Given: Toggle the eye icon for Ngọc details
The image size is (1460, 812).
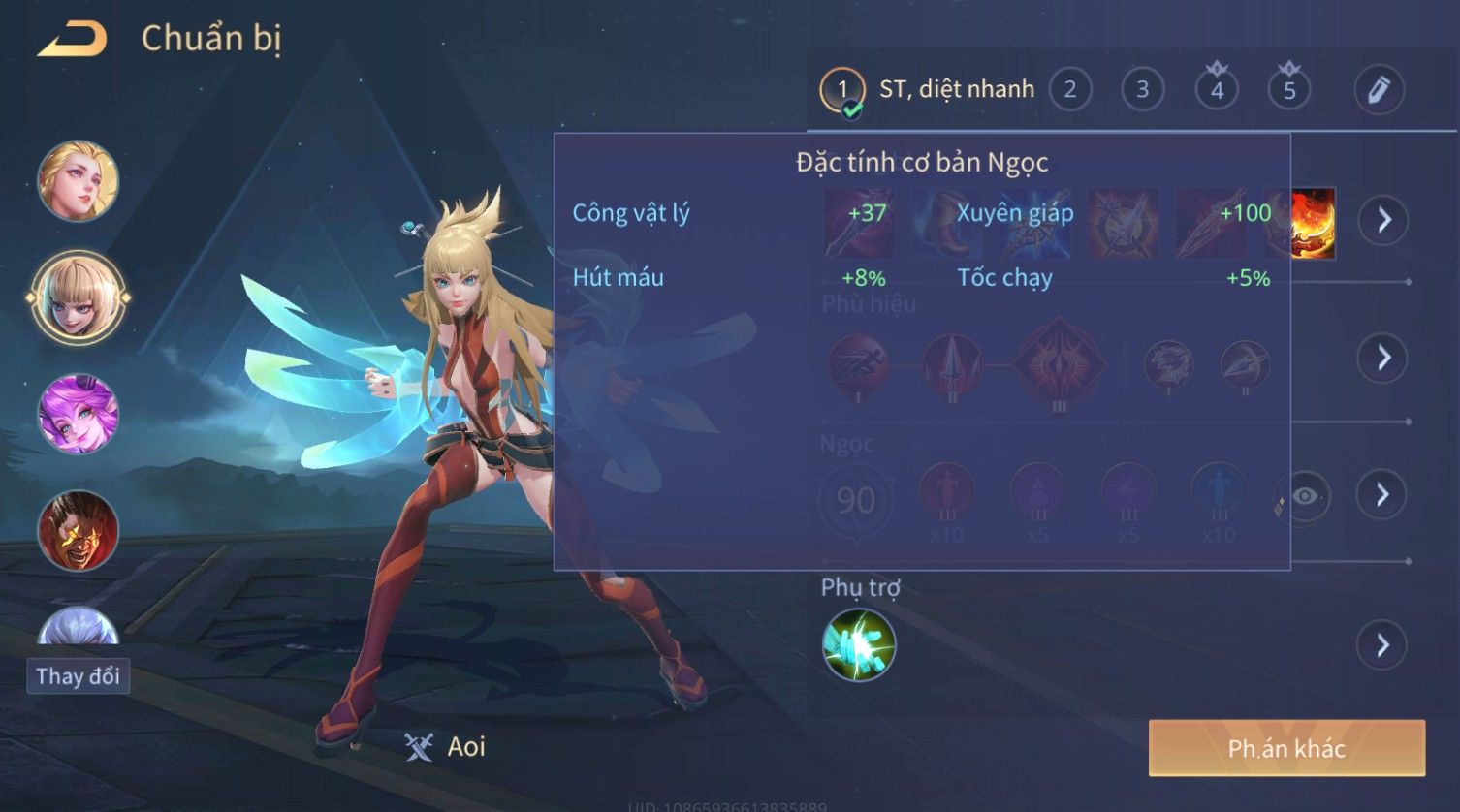Looking at the screenshot, I should point(1305,496).
